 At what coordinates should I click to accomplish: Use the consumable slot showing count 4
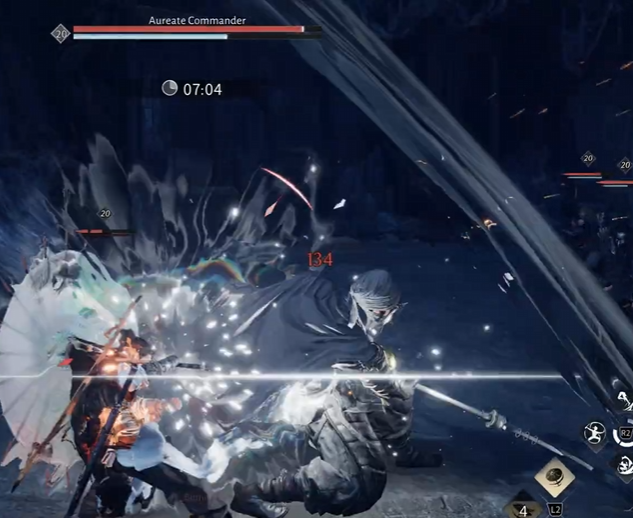pyautogui.click(x=523, y=507)
